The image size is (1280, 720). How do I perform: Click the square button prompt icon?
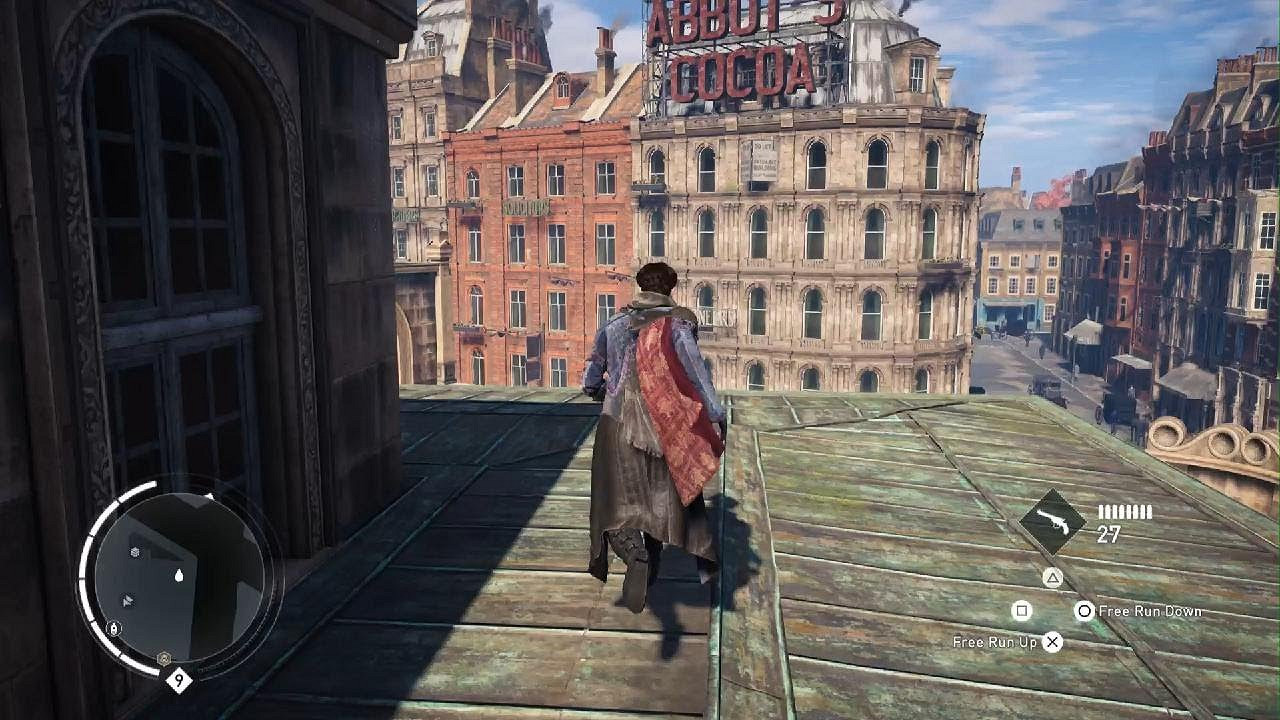(1021, 610)
